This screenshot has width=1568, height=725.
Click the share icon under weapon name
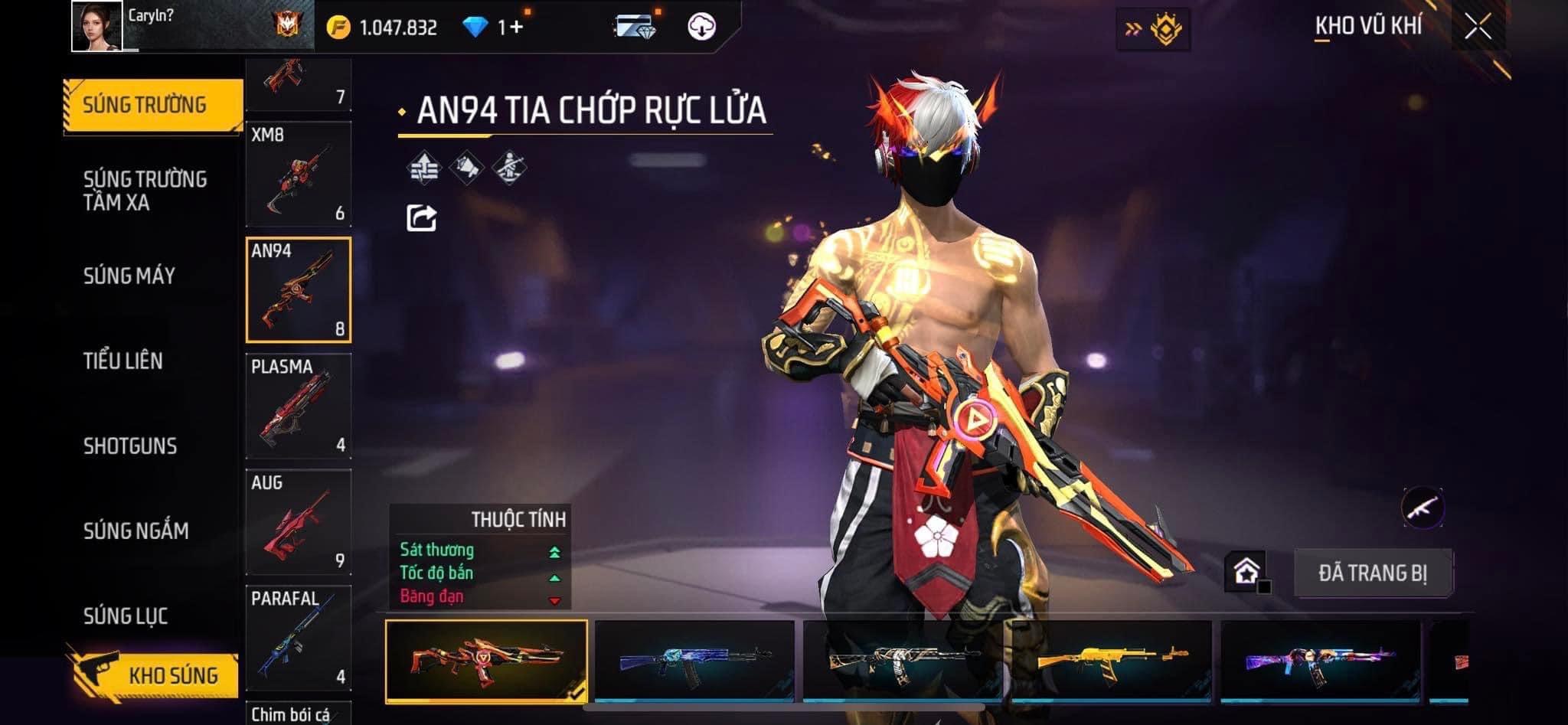(x=421, y=218)
